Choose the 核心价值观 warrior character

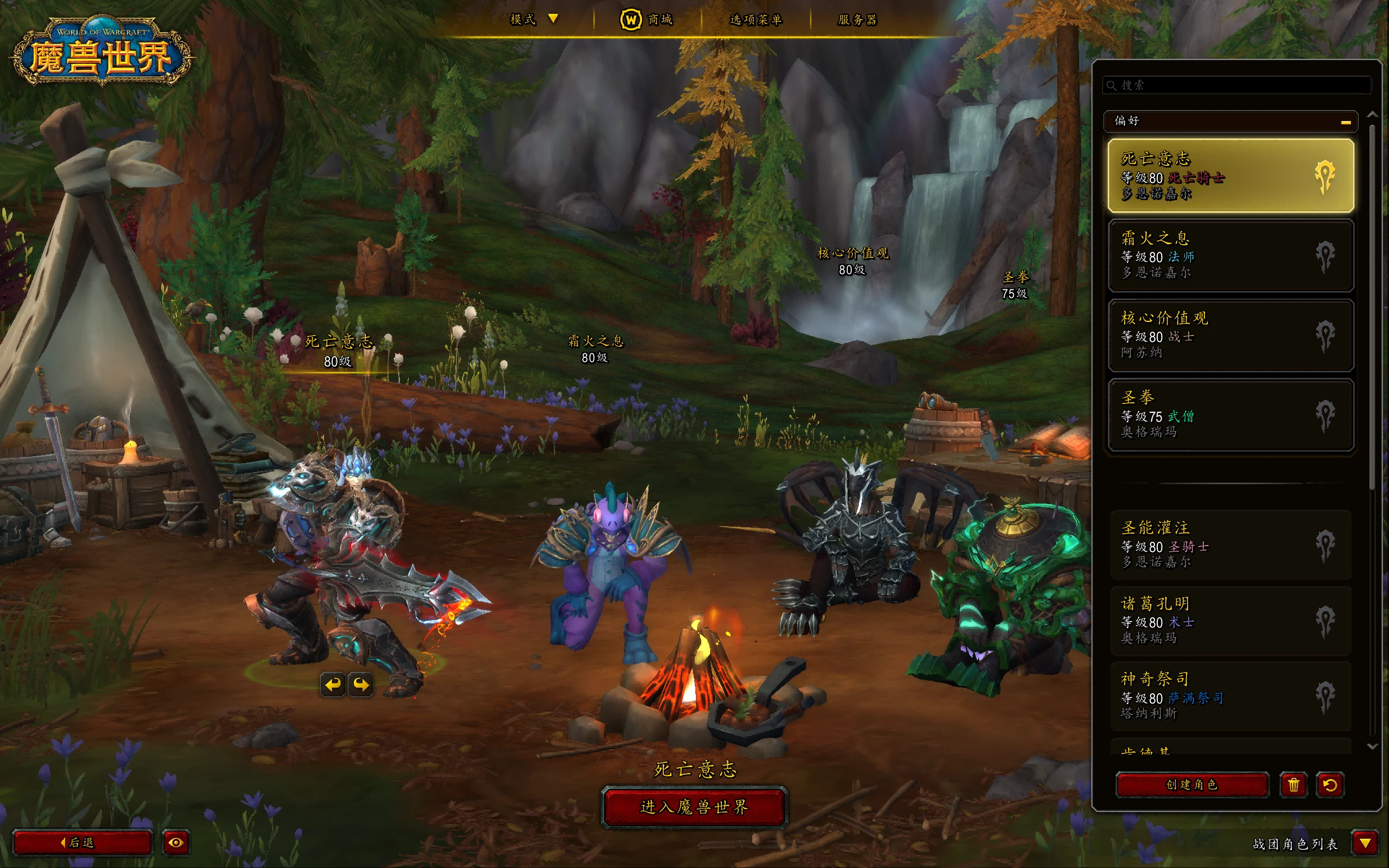click(x=1230, y=335)
